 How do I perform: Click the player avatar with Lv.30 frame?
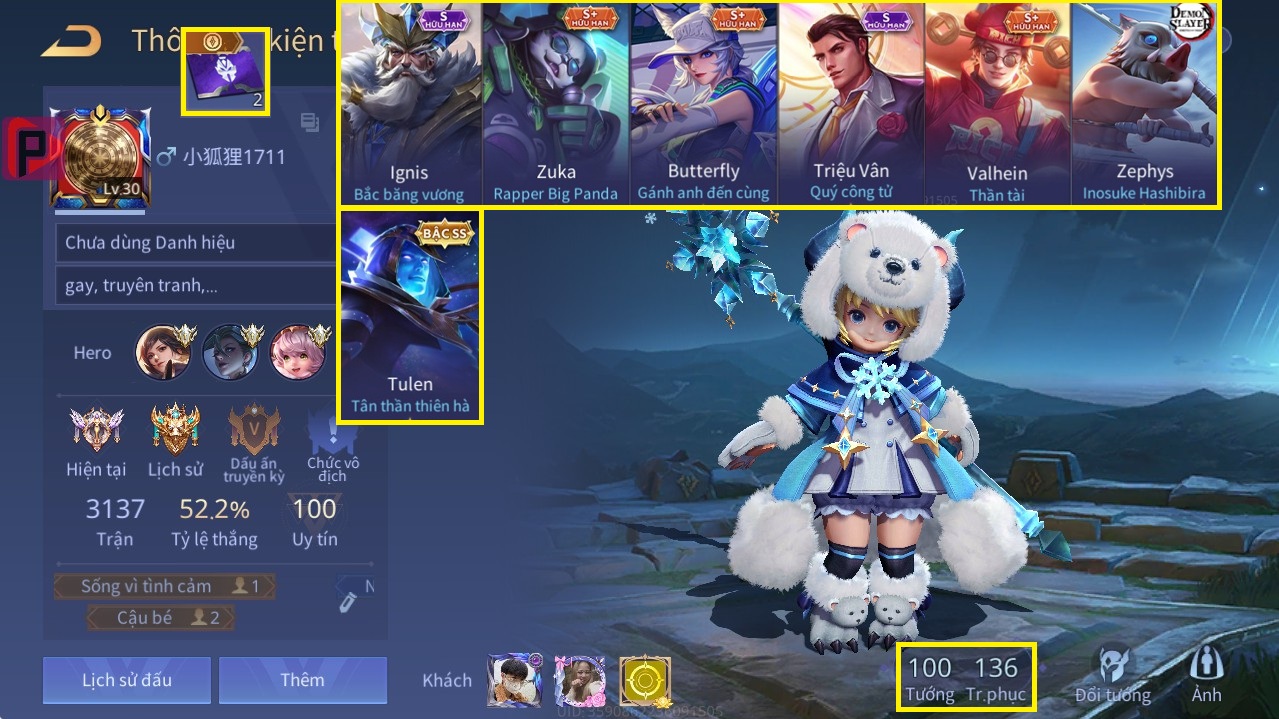tap(100, 158)
